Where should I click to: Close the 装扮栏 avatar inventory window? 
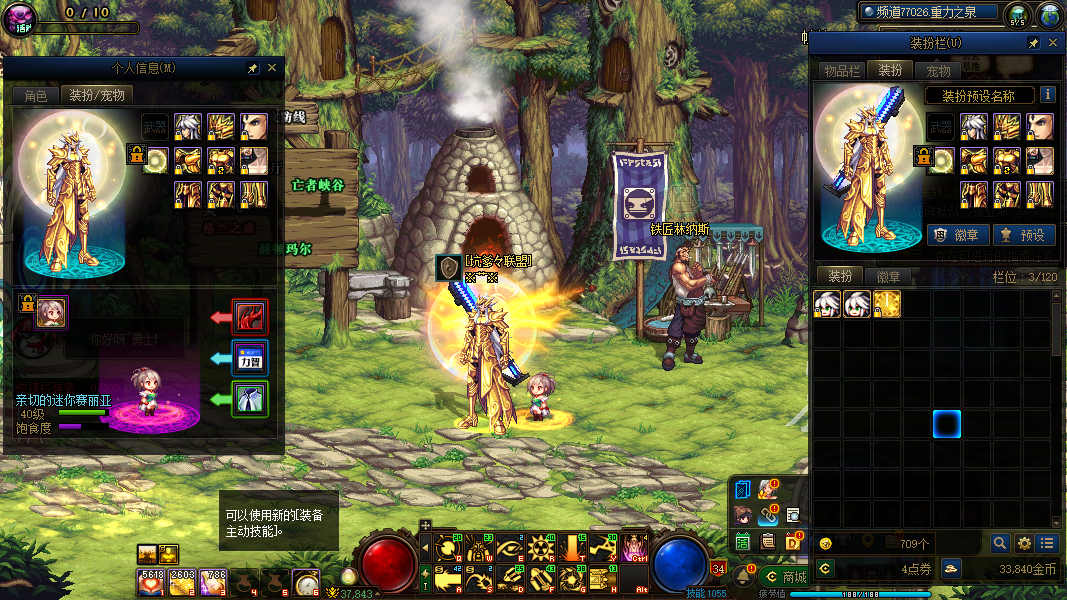[1052, 44]
